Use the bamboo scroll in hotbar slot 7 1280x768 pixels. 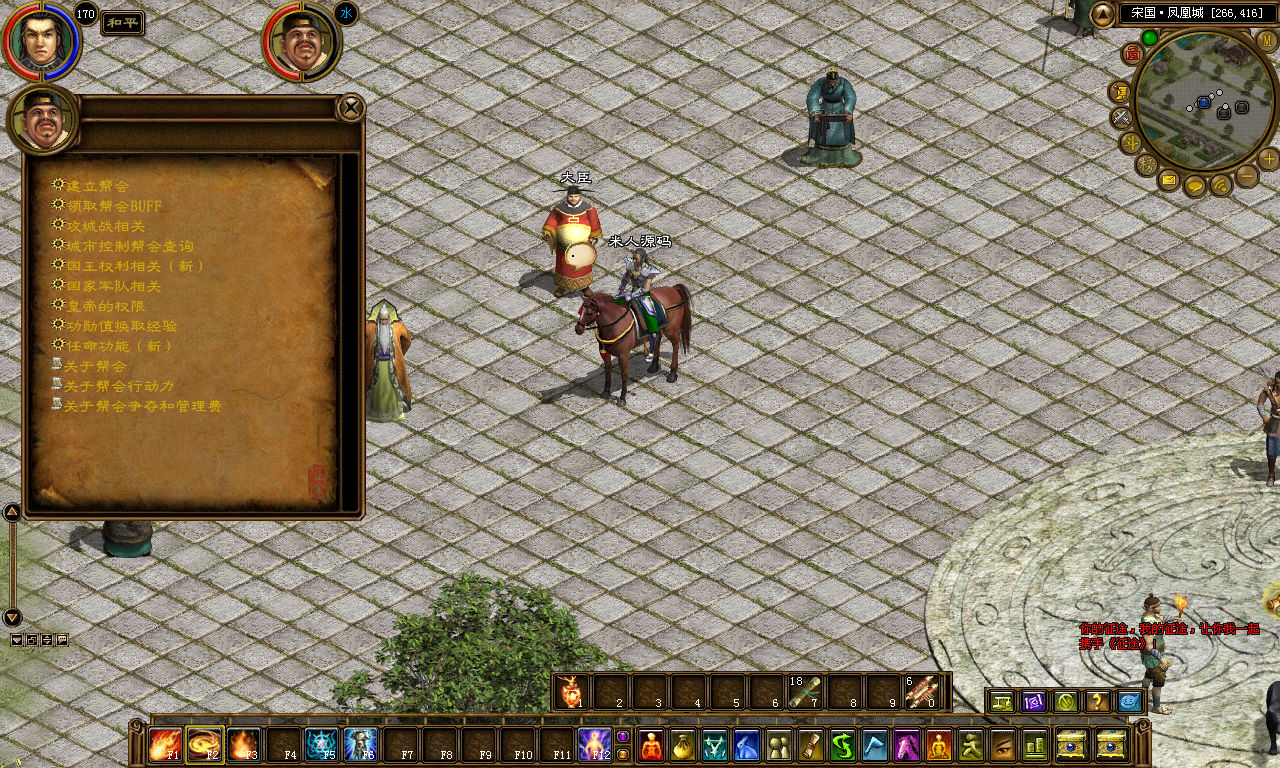806,692
